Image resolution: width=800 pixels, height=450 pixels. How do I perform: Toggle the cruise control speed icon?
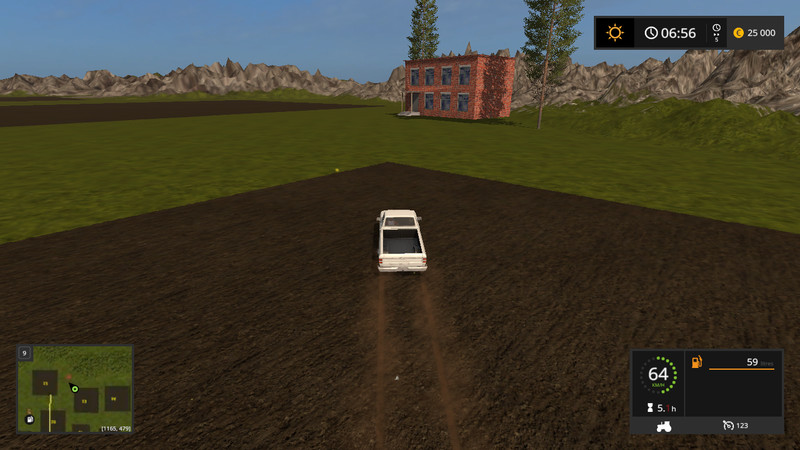(x=729, y=425)
